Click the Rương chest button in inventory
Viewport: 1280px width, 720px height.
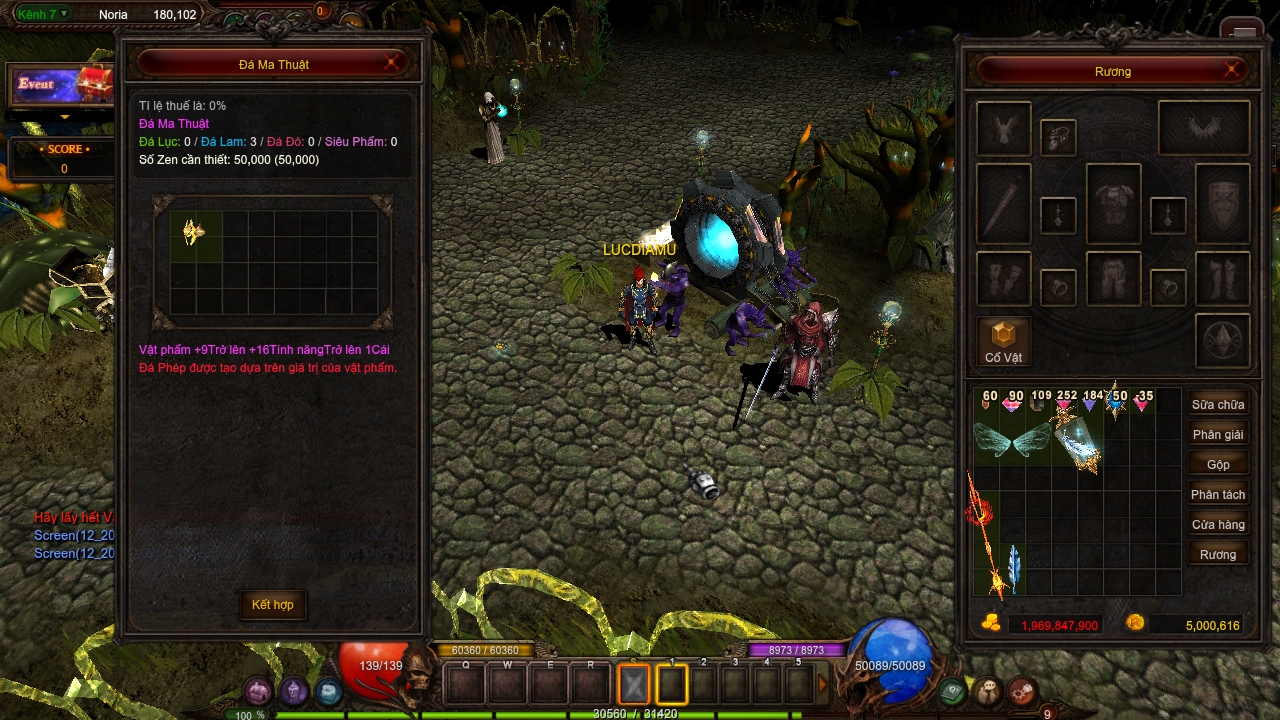[x=1217, y=555]
